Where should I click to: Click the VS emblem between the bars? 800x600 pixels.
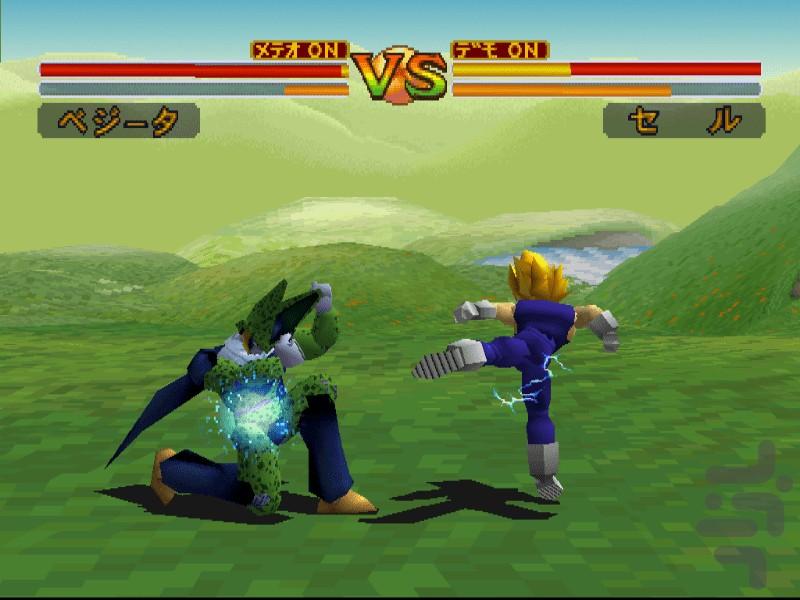(400, 74)
